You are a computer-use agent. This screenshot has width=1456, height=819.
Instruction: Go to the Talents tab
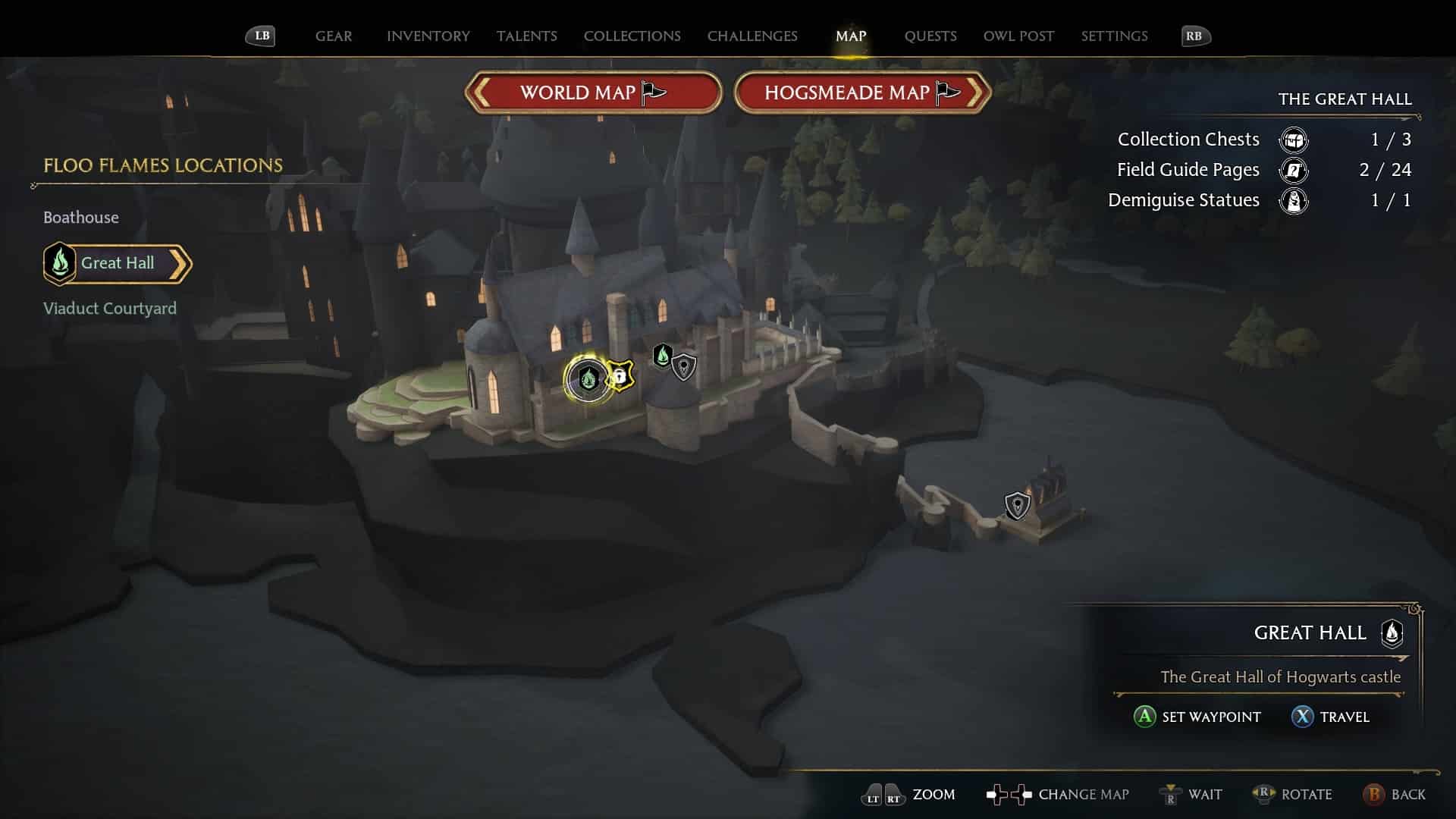coord(526,36)
